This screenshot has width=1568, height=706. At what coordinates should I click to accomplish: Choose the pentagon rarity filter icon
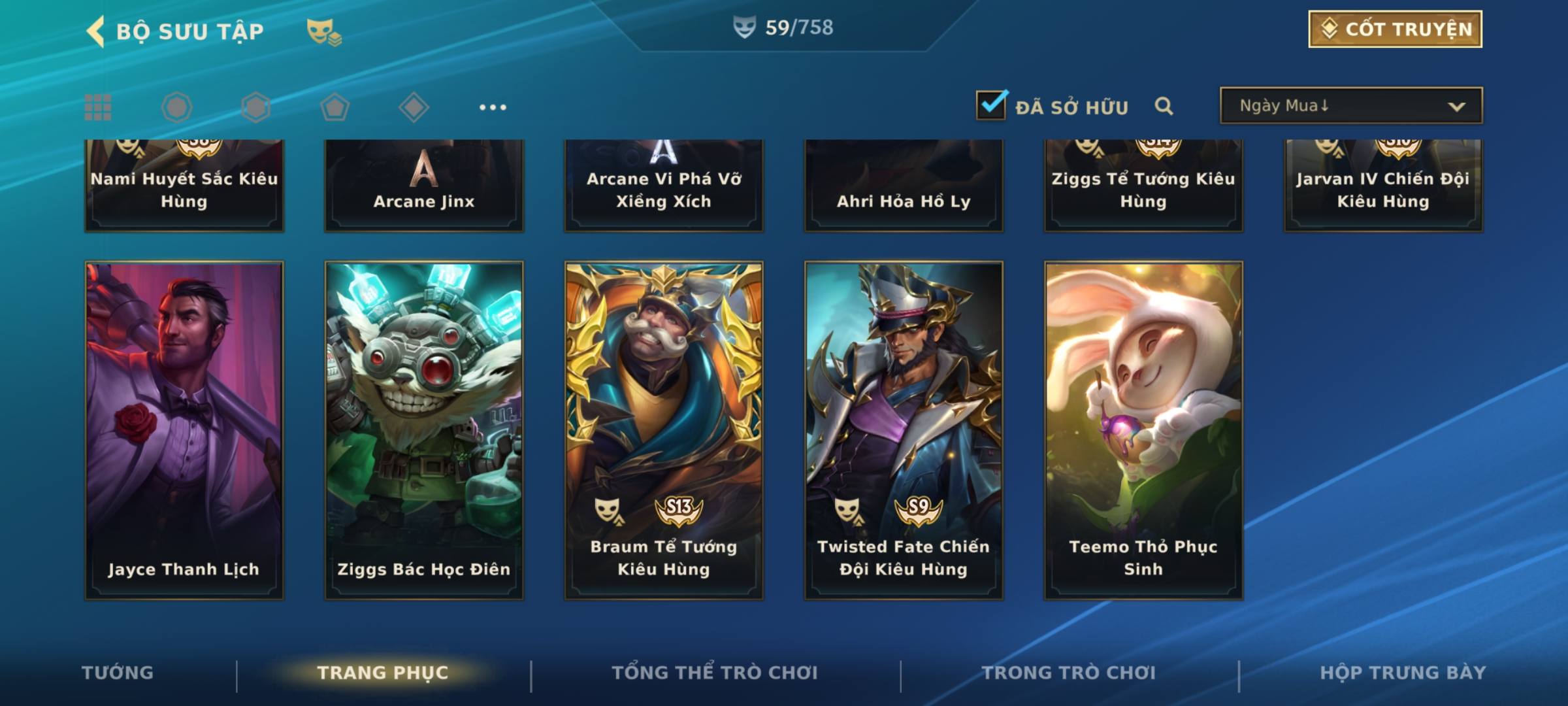[335, 107]
